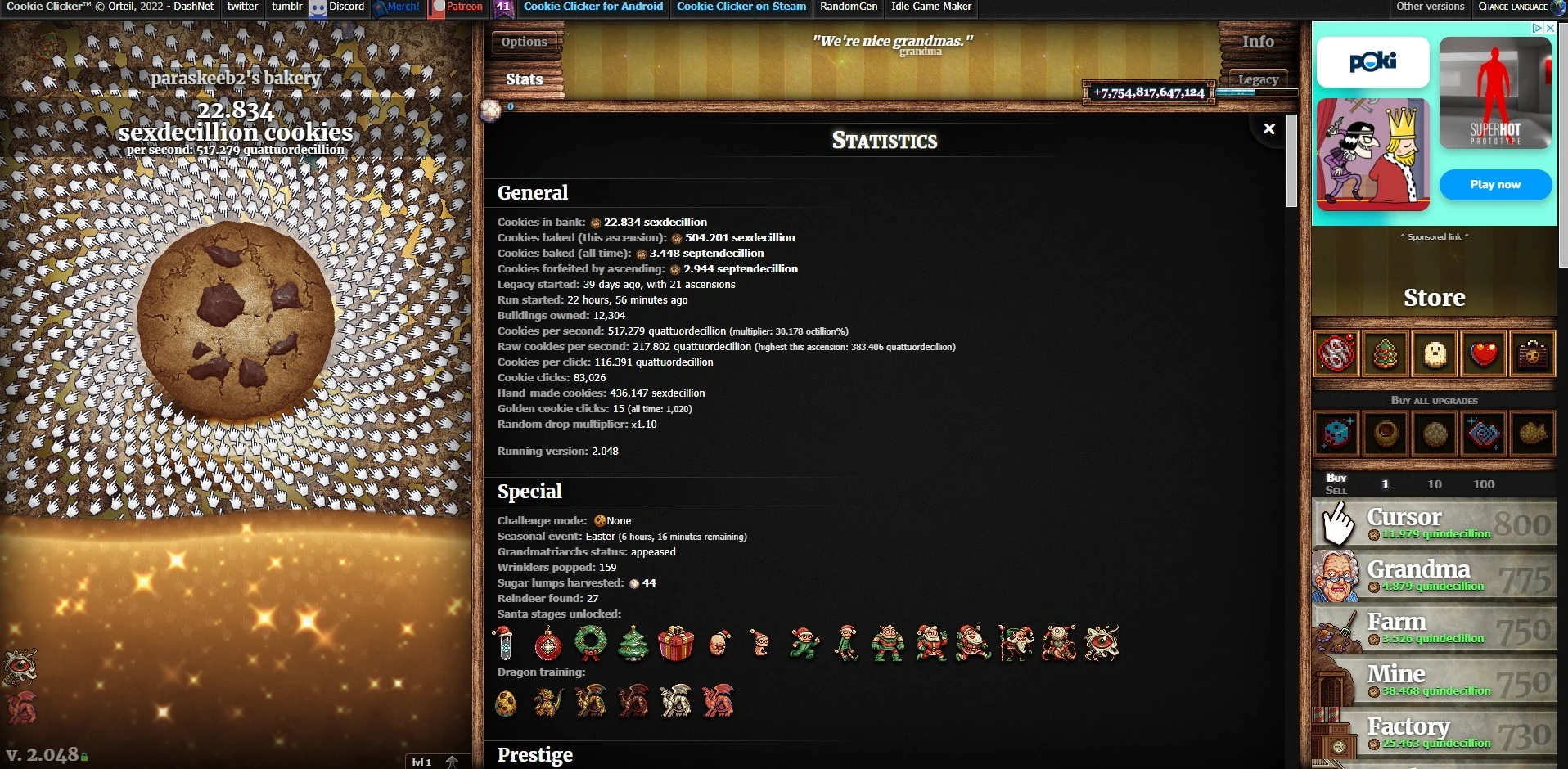Image resolution: width=1568 pixels, height=769 pixels.
Task: Switch to the Legacy tab
Action: 1258,79
